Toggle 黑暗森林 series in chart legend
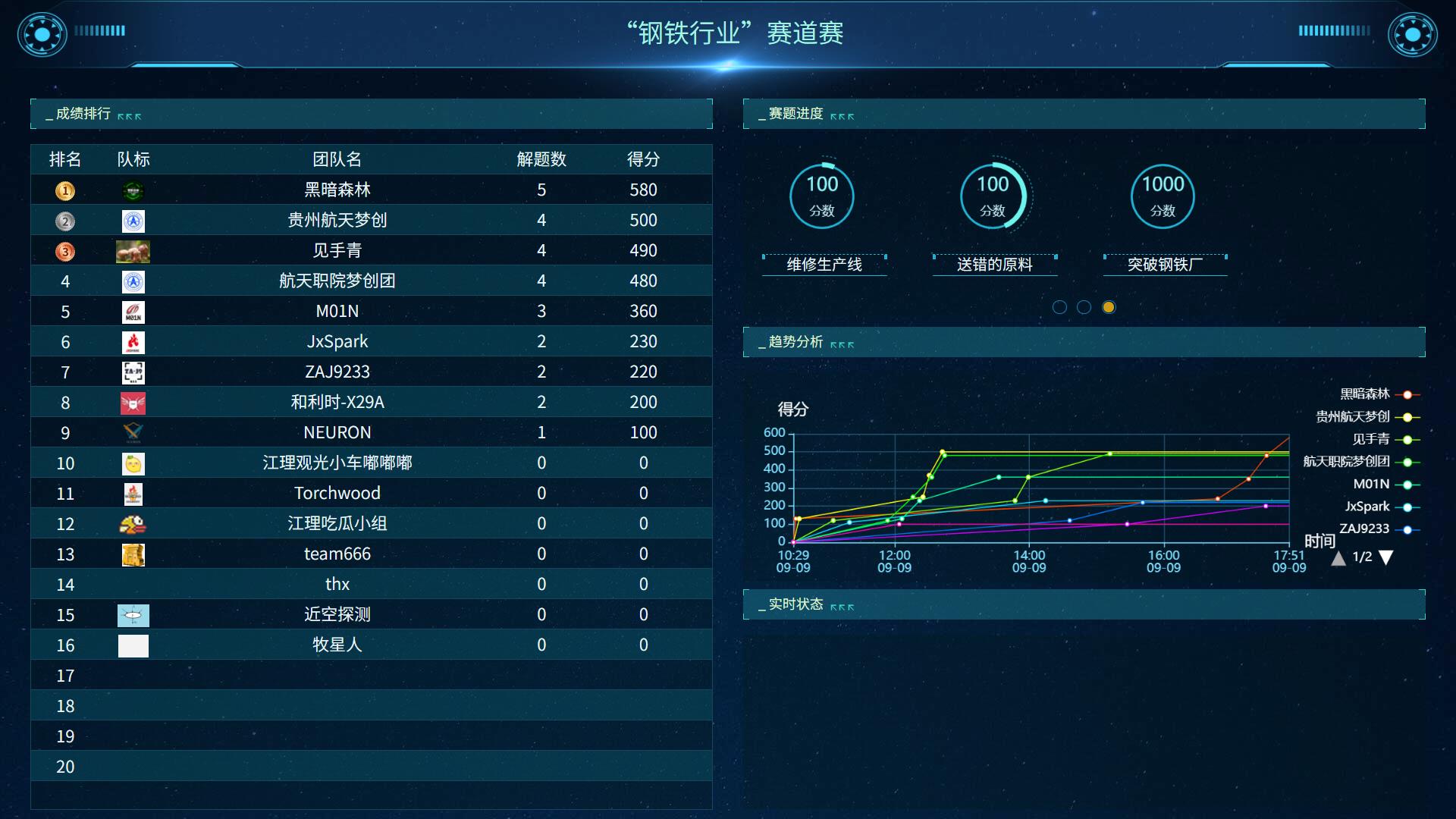1456x819 pixels. (1366, 394)
